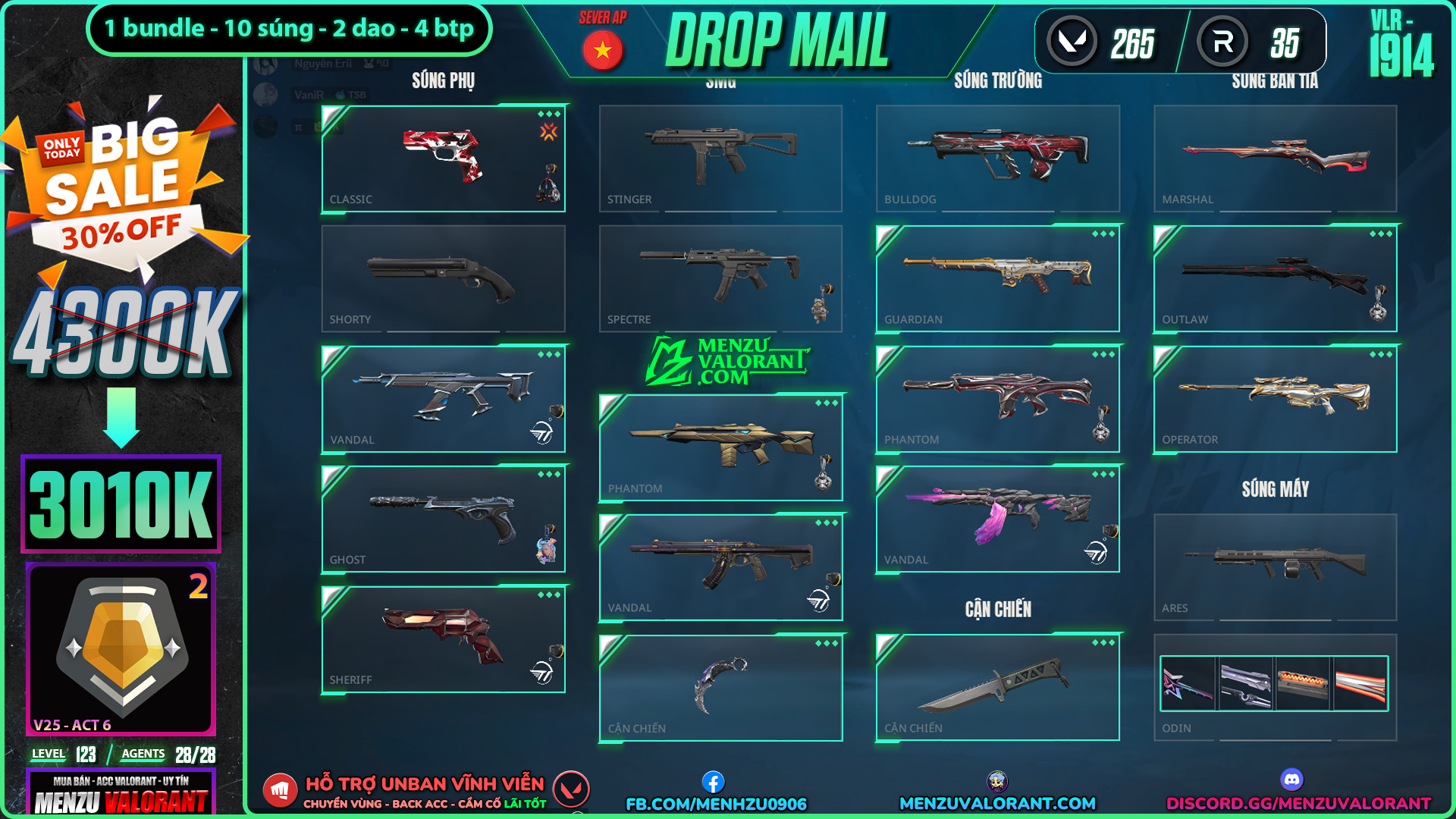
Task: Select the Spectre SMG slot
Action: pos(720,278)
